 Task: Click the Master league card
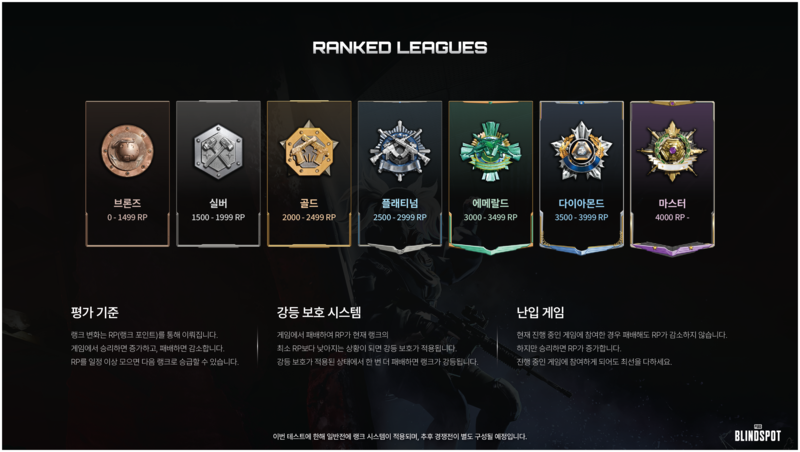point(672,172)
